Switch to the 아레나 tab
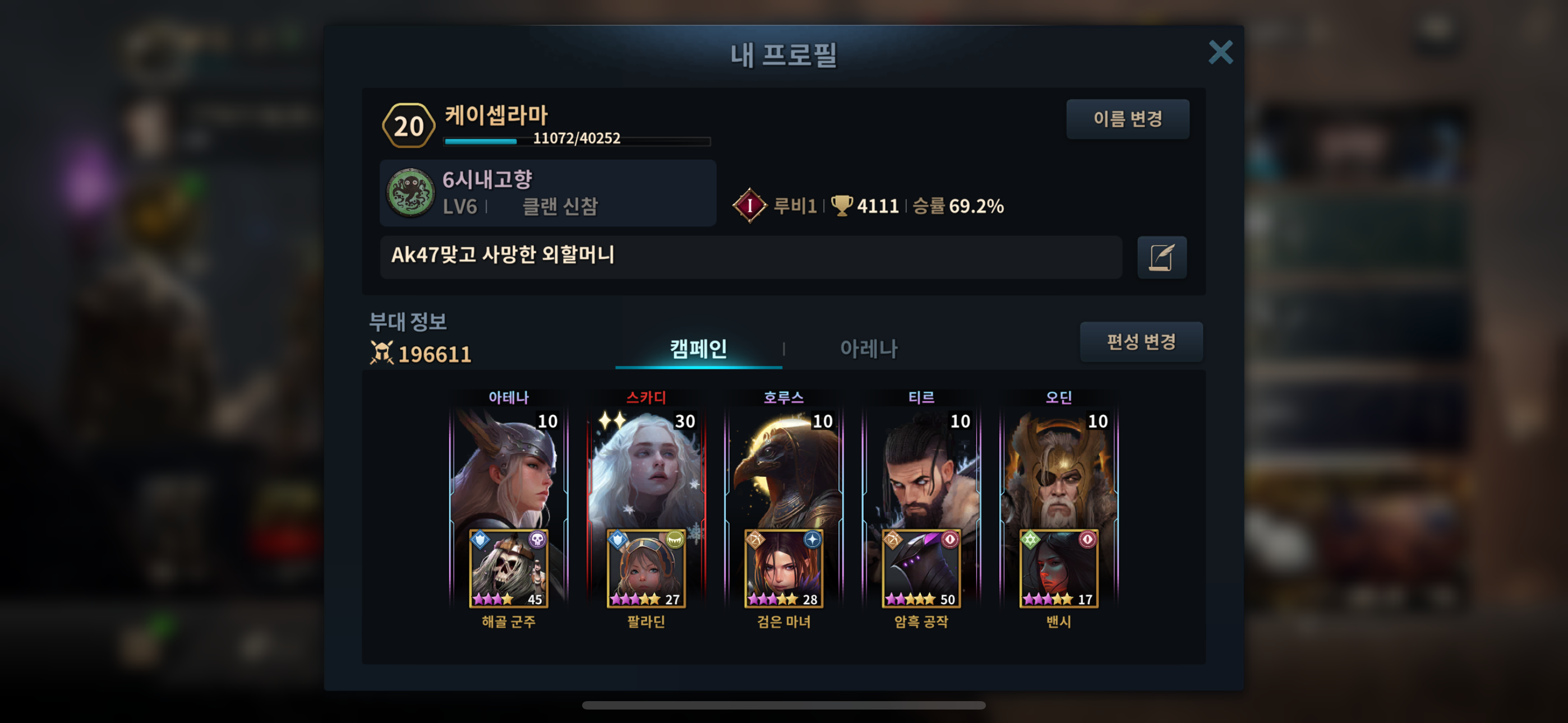Image resolution: width=1568 pixels, height=723 pixels. point(868,349)
